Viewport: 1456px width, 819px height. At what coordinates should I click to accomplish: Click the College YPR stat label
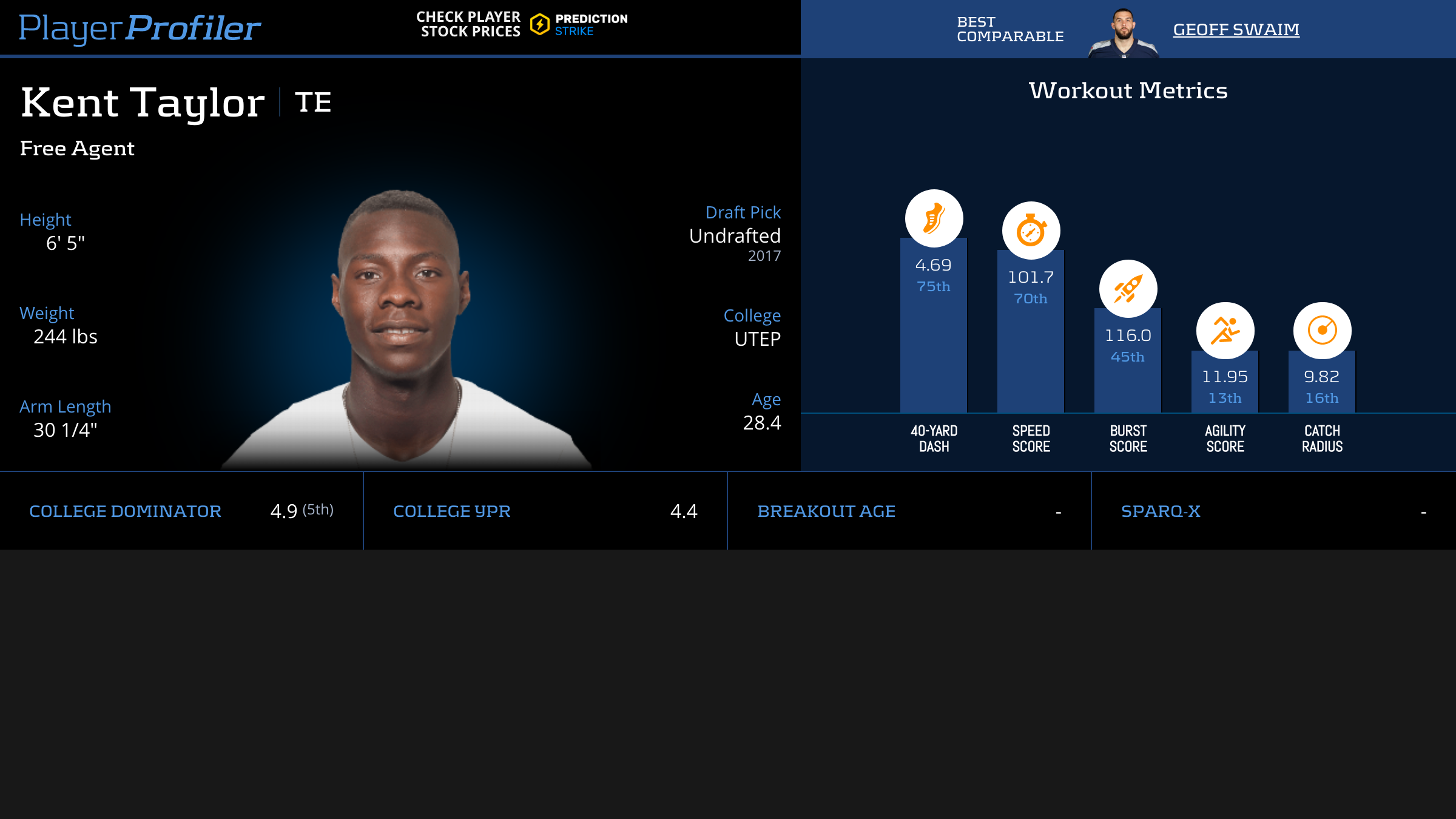point(452,511)
